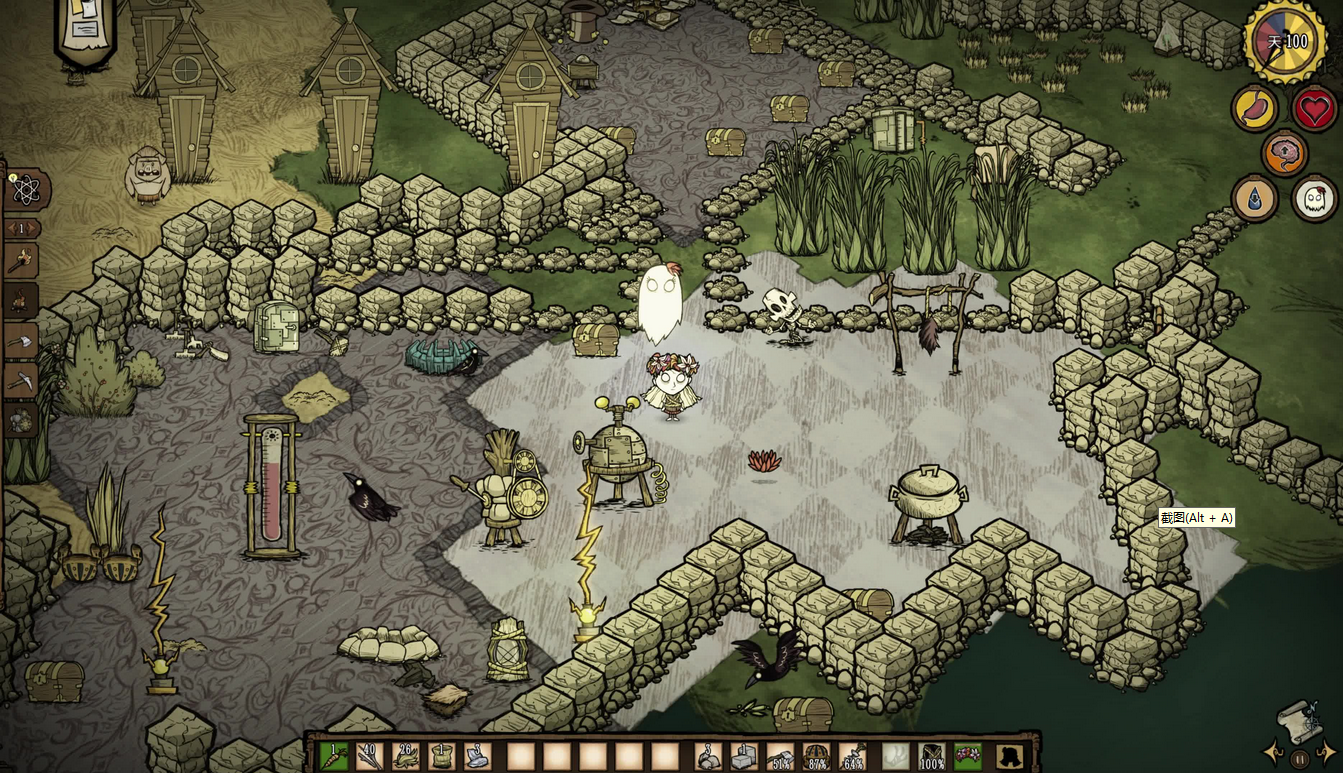Image resolution: width=1343 pixels, height=773 pixels.
Task: Select the 51% durability tool slot
Action: tap(781, 755)
